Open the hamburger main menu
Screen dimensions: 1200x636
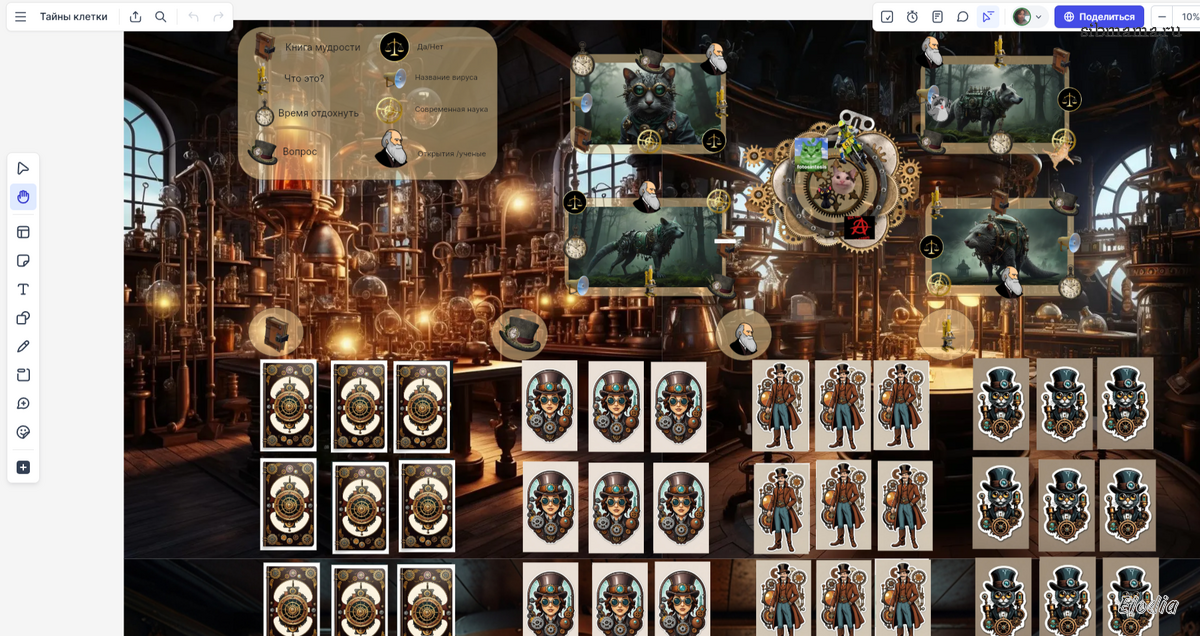(x=20, y=17)
